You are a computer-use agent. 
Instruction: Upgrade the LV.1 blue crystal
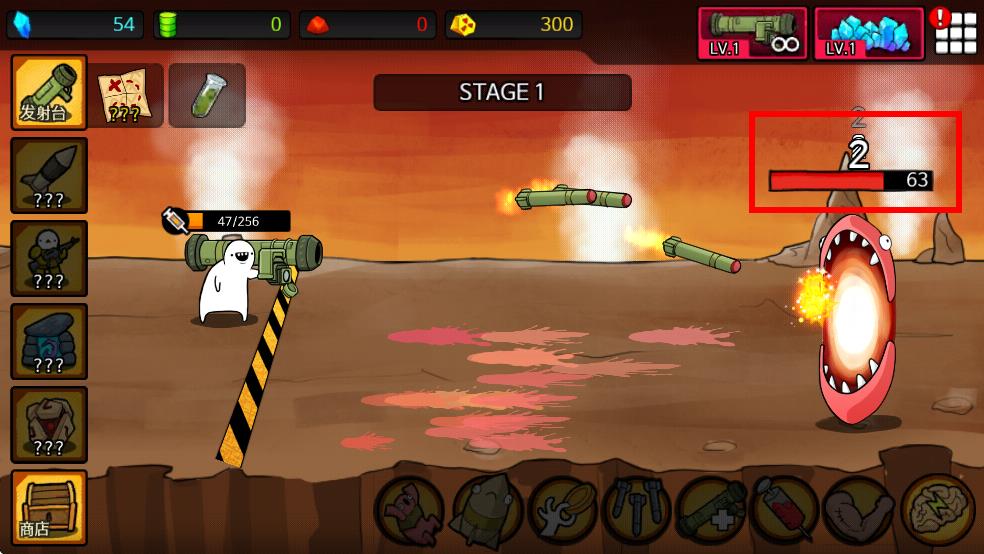pyautogui.click(x=868, y=34)
